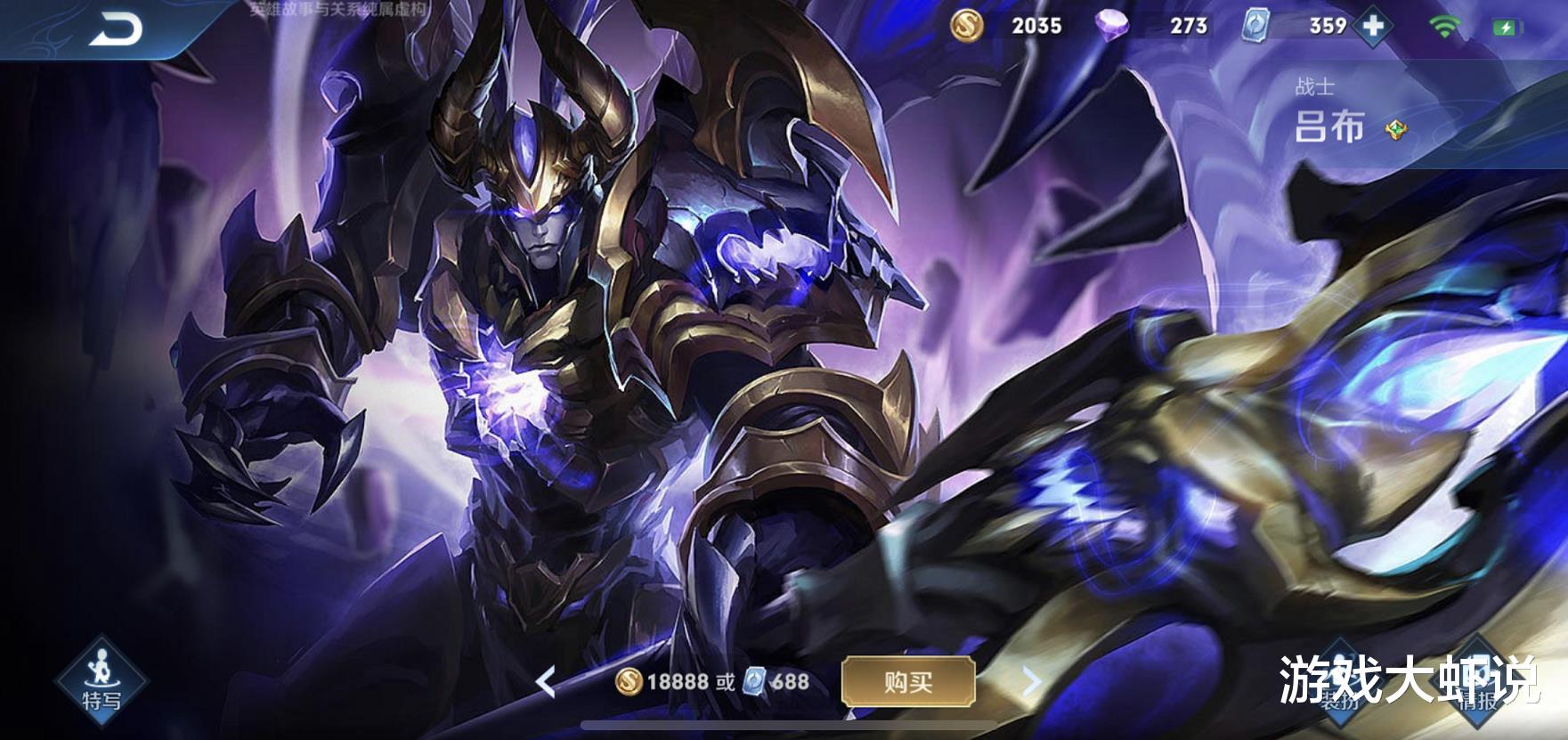Tap the battery charging indicator
The width and height of the screenshot is (1568, 740).
pyautogui.click(x=1507, y=26)
